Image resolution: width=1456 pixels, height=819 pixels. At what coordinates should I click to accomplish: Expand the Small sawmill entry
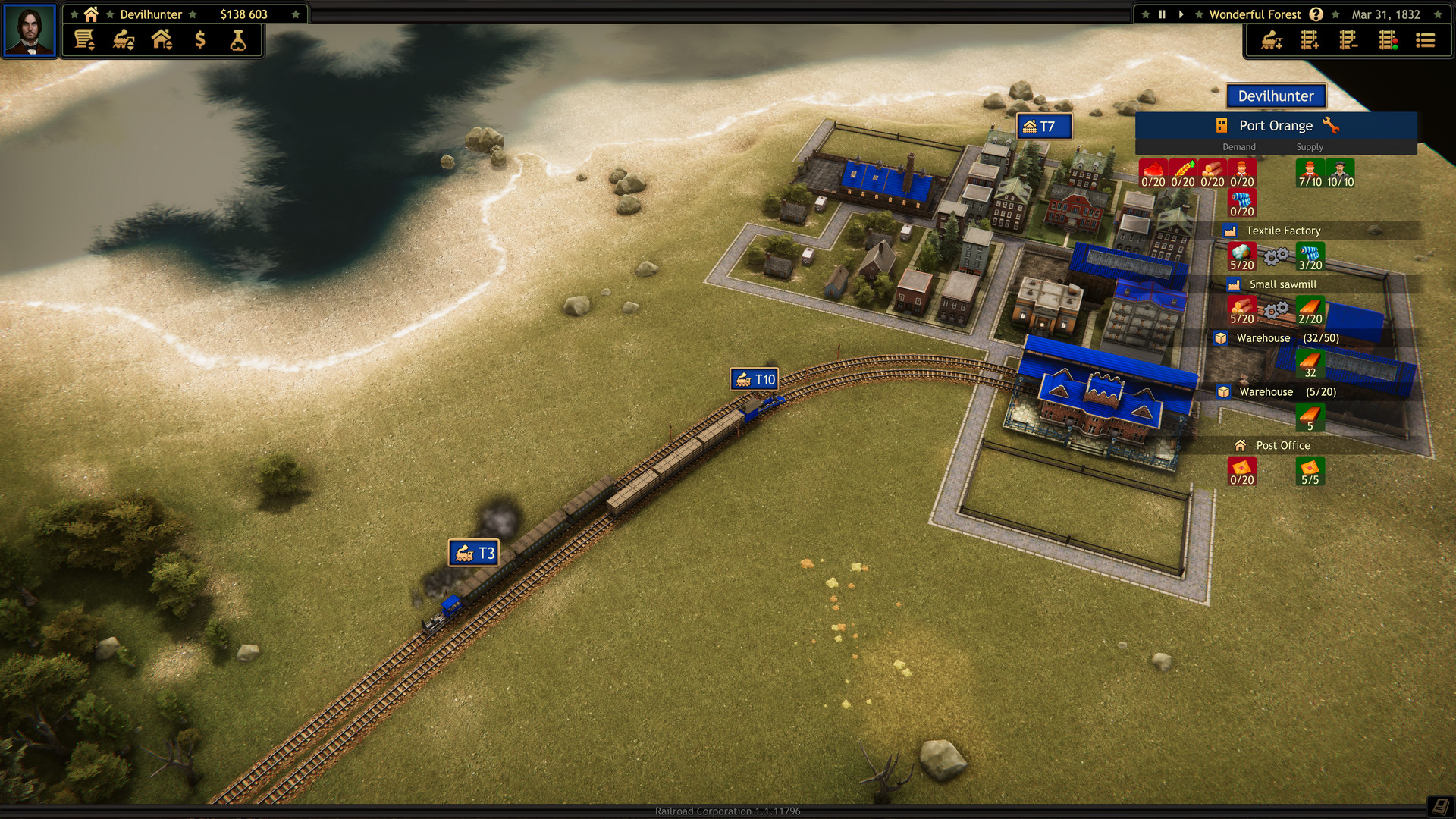(1282, 284)
